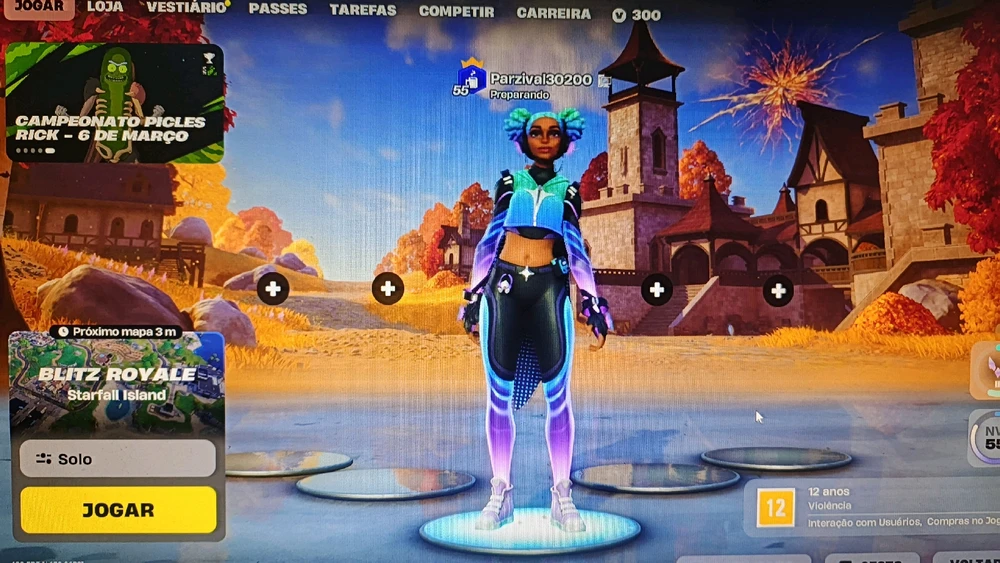Switch to the JOGAR tab
This screenshot has width=1000, height=563.
coord(40,6)
